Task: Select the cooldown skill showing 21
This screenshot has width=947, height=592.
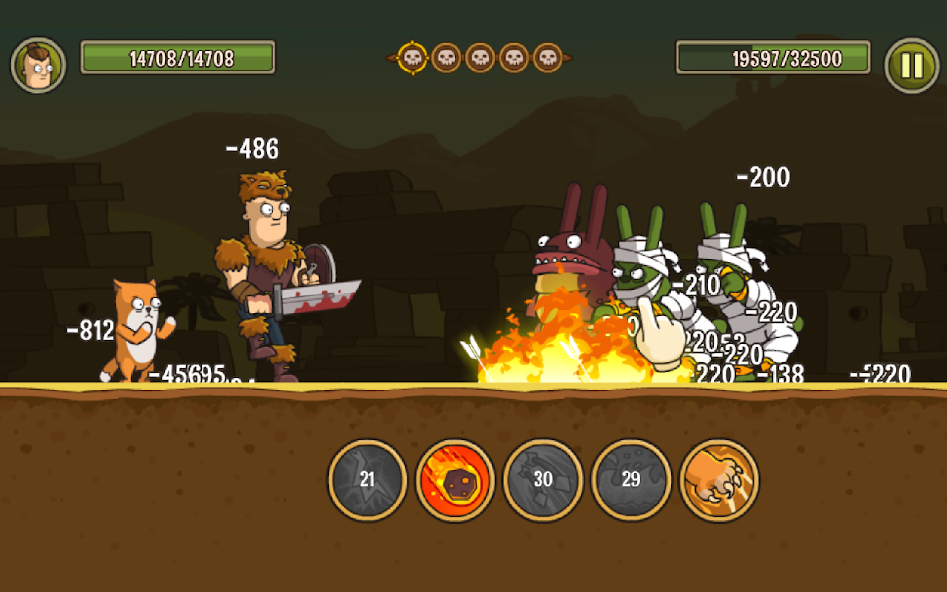Action: [x=367, y=480]
